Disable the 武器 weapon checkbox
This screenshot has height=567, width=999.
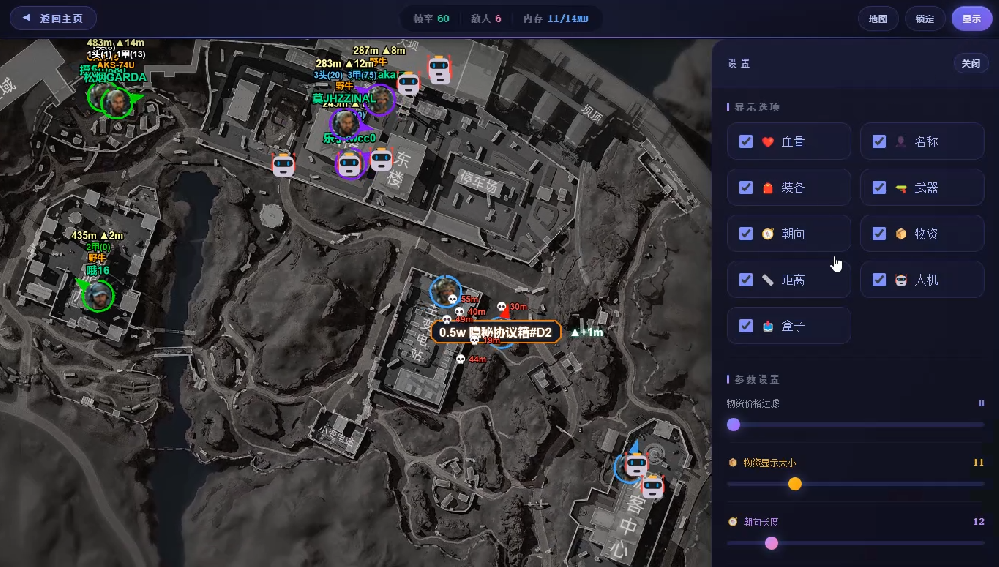pos(879,188)
